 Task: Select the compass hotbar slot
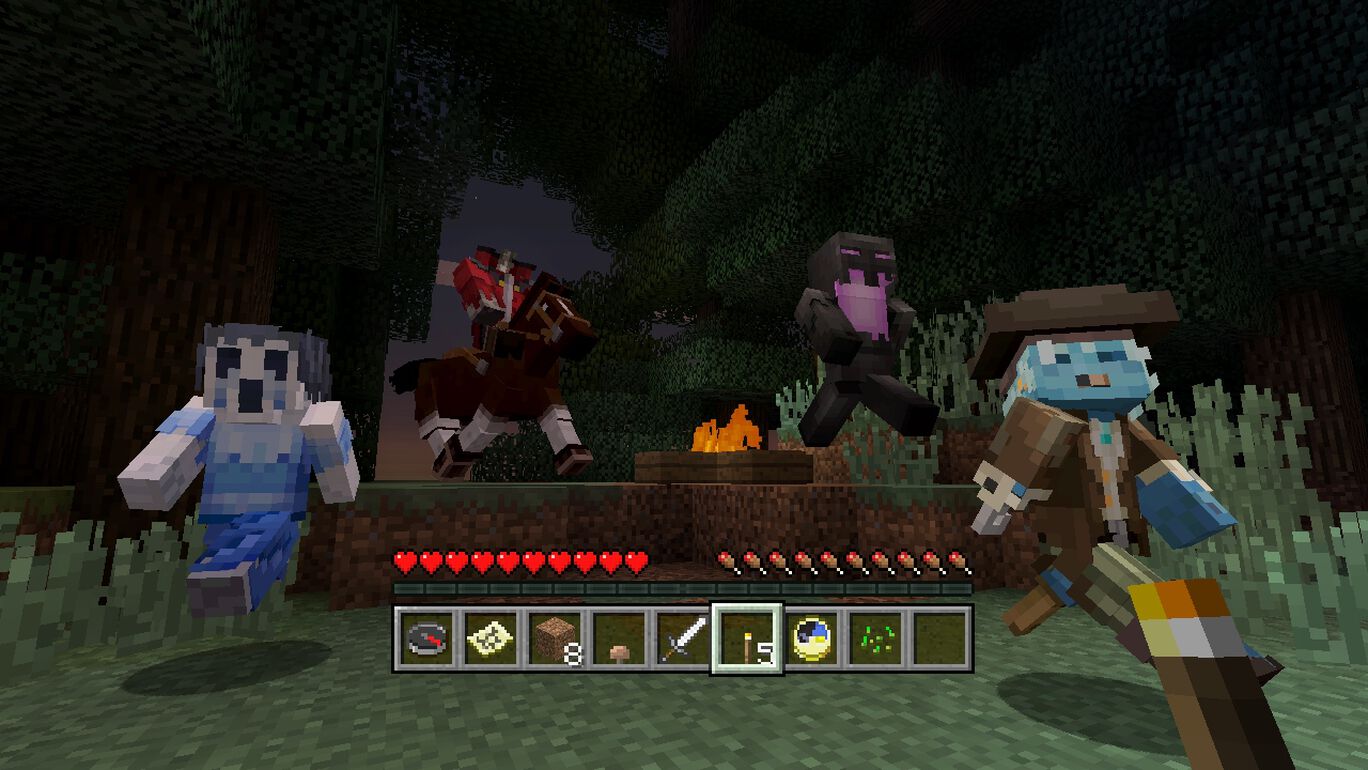tap(426, 639)
